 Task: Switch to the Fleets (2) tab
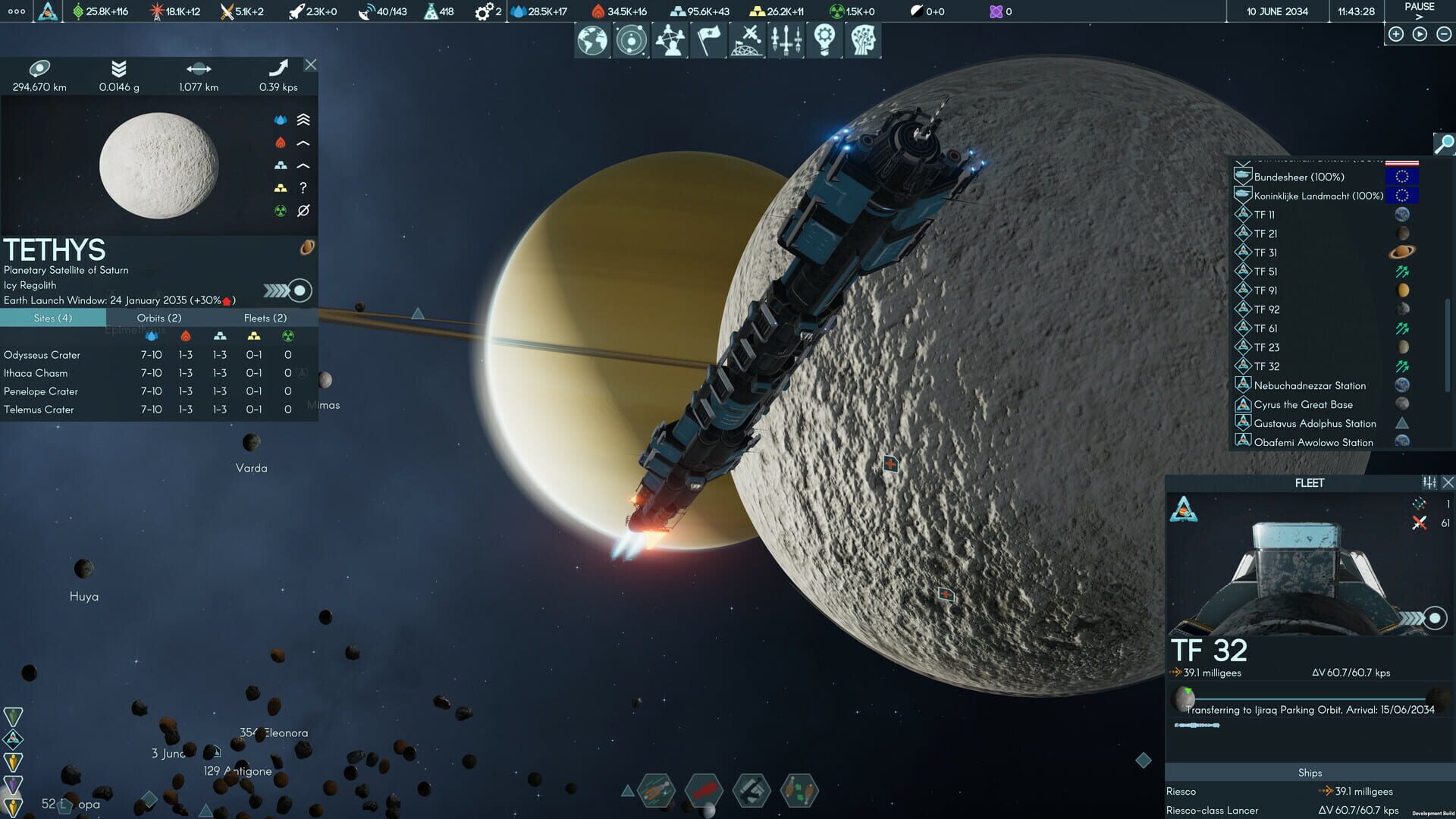(x=265, y=318)
